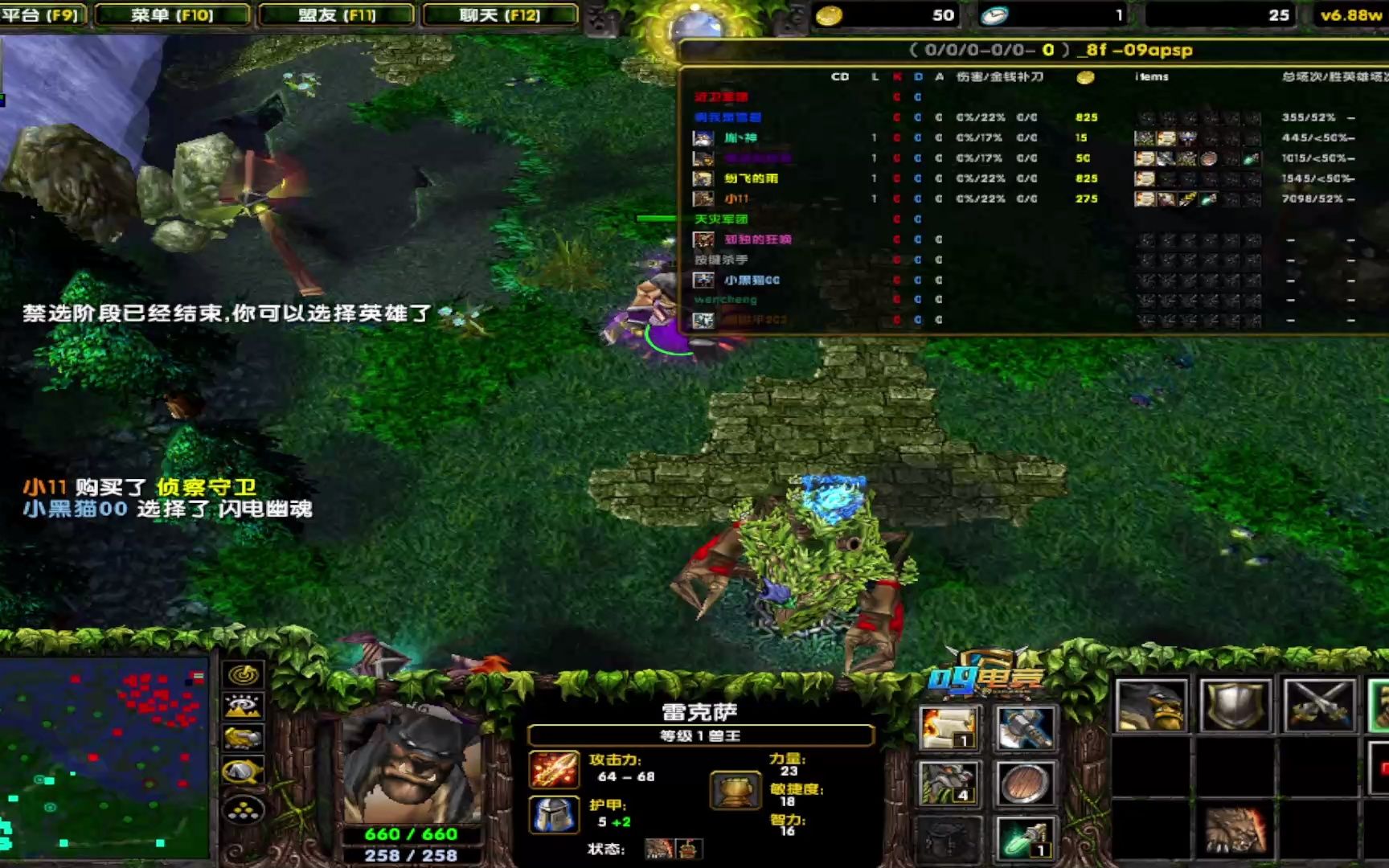Click the minimap ping signal icon
The height and width of the screenshot is (868, 1389).
coord(245,677)
